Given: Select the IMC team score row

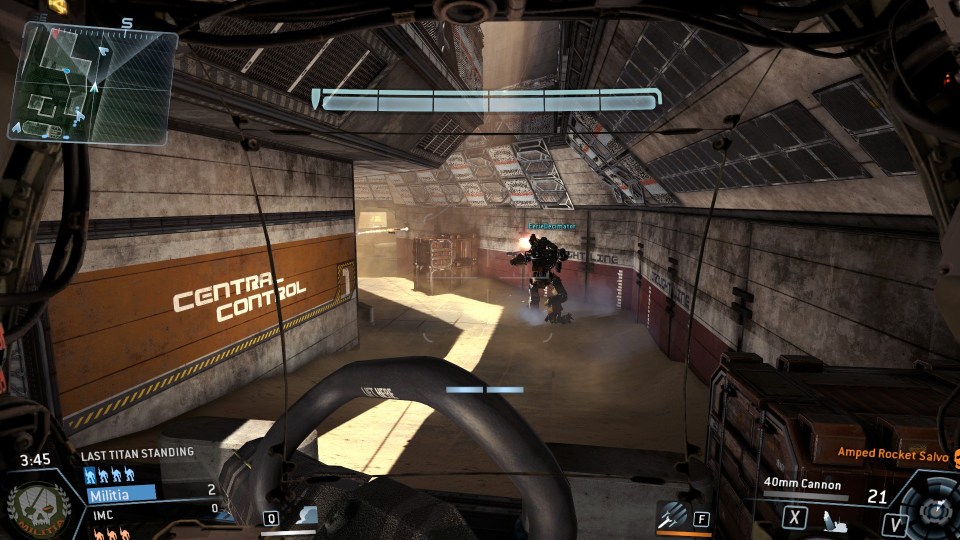Looking at the screenshot, I should click(x=152, y=510).
